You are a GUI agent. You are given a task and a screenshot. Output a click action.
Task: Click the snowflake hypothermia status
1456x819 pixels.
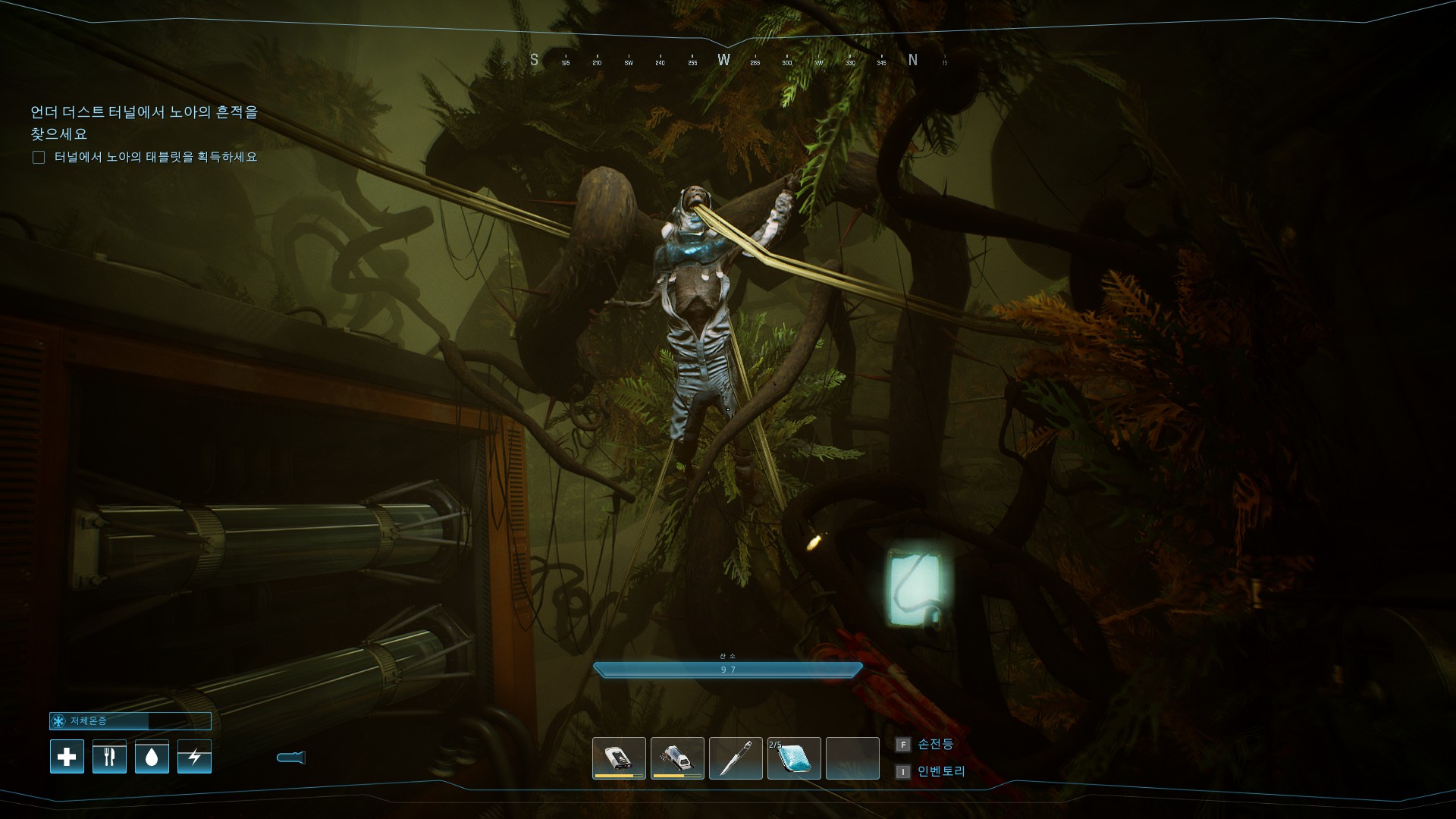pos(59,720)
